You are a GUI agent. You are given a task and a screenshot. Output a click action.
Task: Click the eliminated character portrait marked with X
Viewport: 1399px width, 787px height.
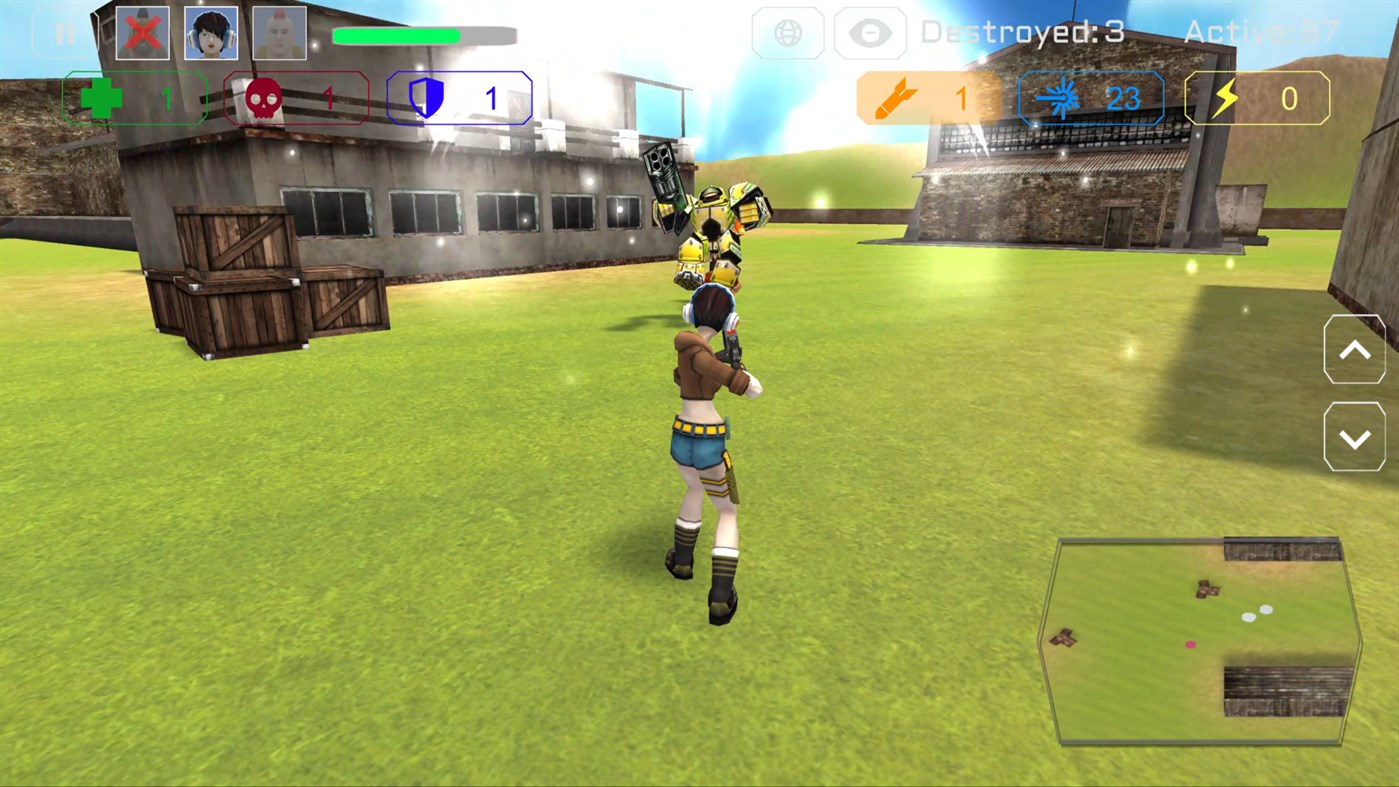coord(142,32)
